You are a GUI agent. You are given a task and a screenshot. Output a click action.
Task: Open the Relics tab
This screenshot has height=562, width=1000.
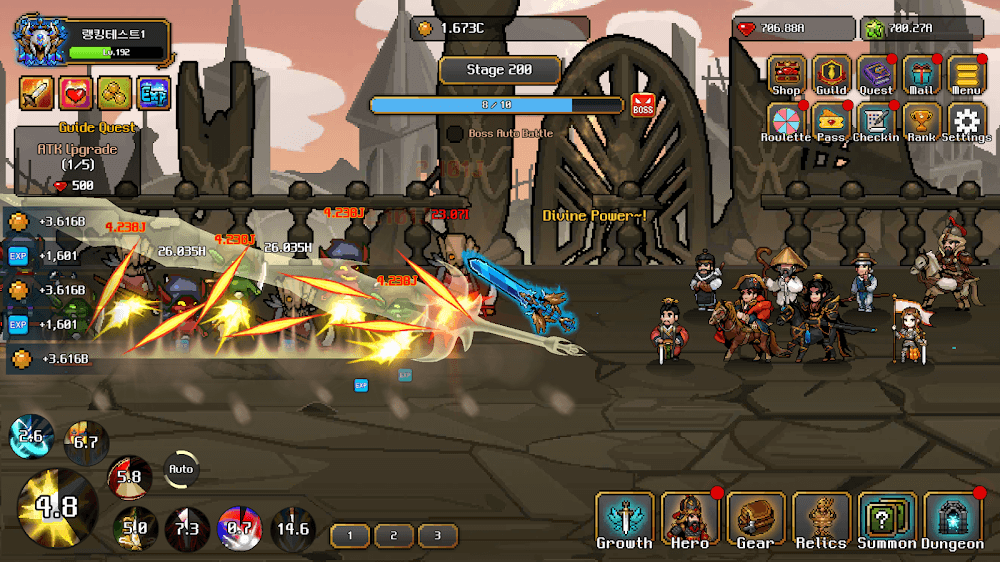coord(821,521)
